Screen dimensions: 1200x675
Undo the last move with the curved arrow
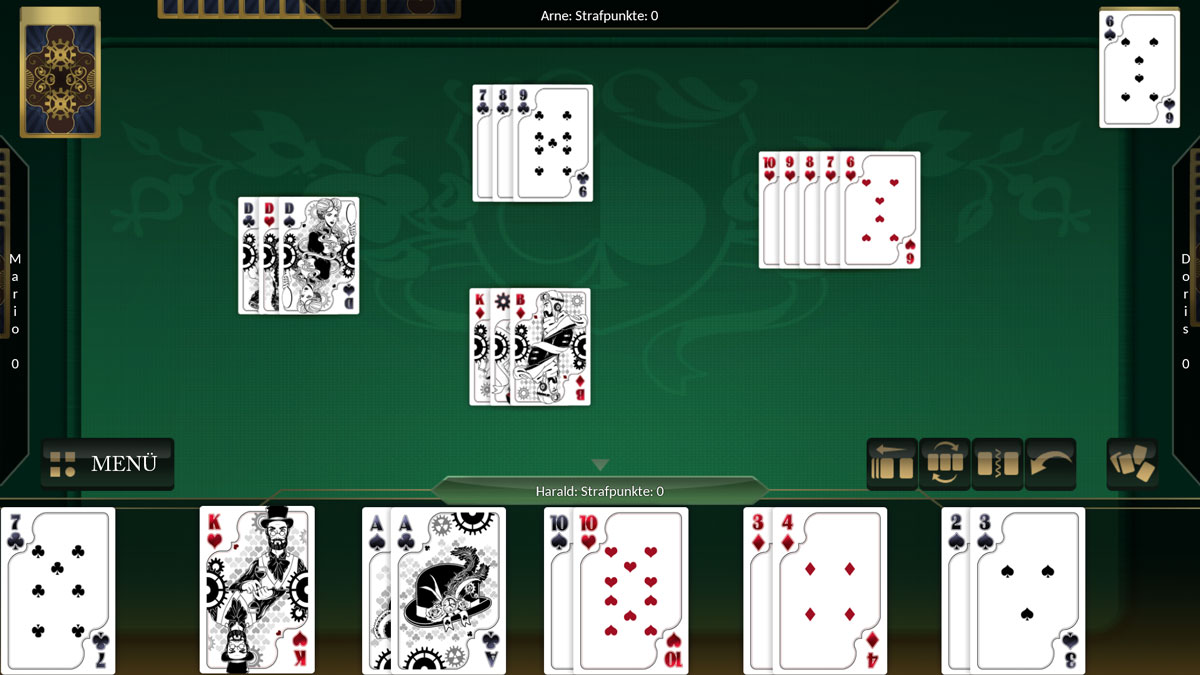click(x=1050, y=464)
